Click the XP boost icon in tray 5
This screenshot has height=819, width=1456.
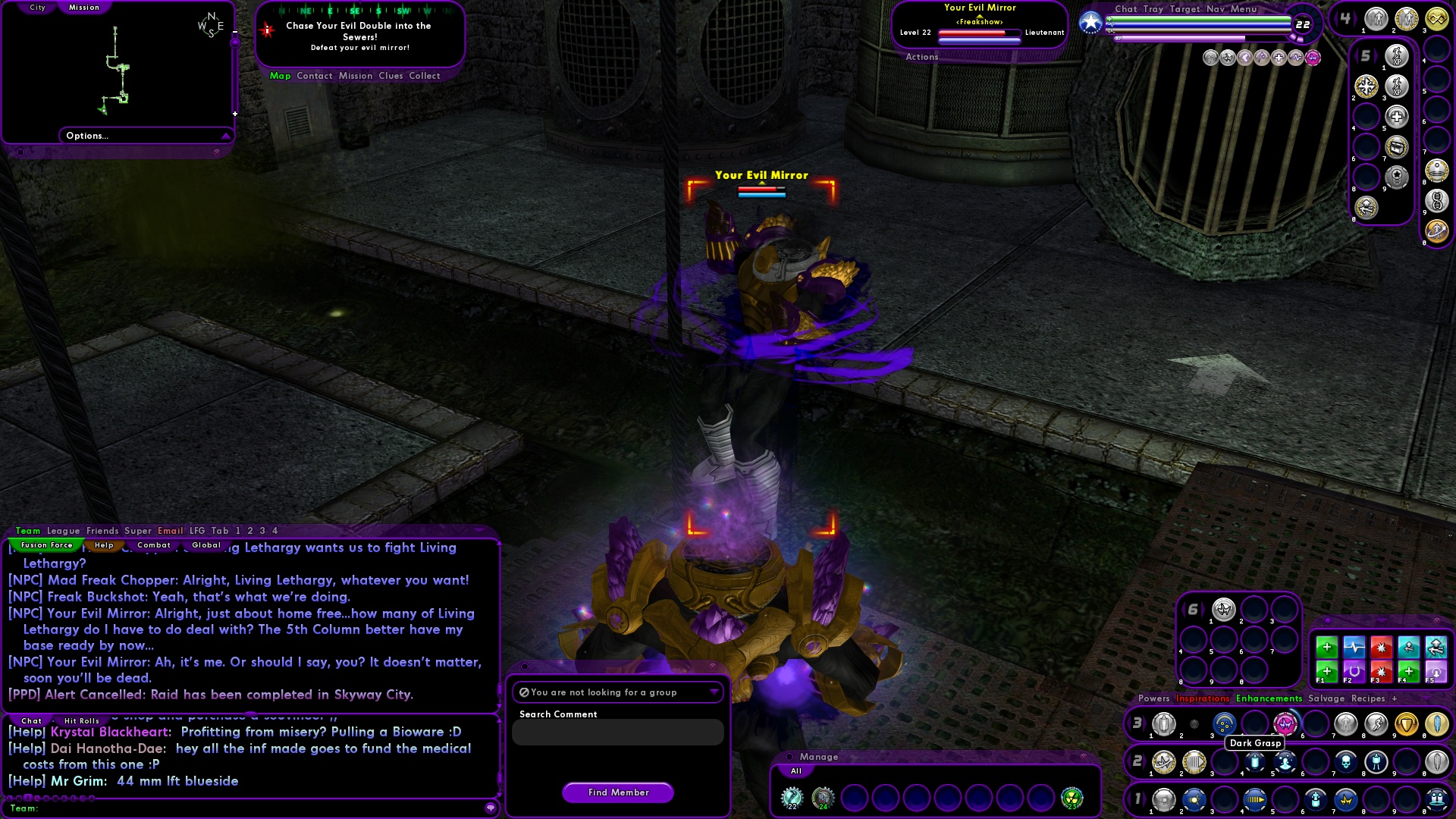(x=1396, y=56)
